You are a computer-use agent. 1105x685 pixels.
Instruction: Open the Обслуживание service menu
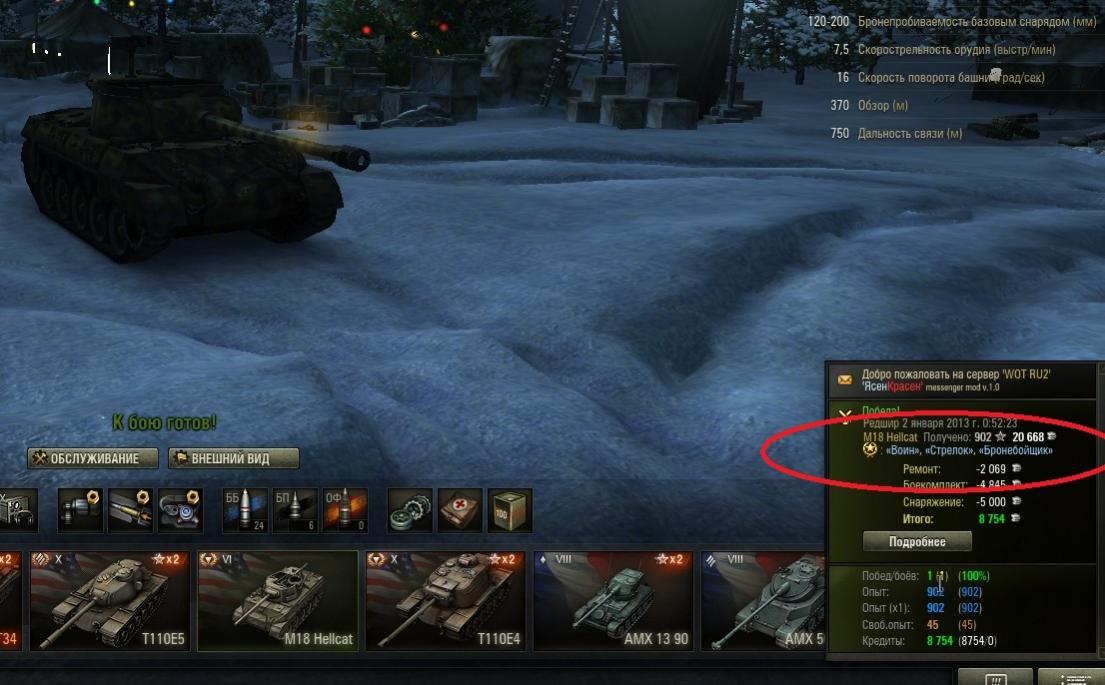(x=94, y=458)
